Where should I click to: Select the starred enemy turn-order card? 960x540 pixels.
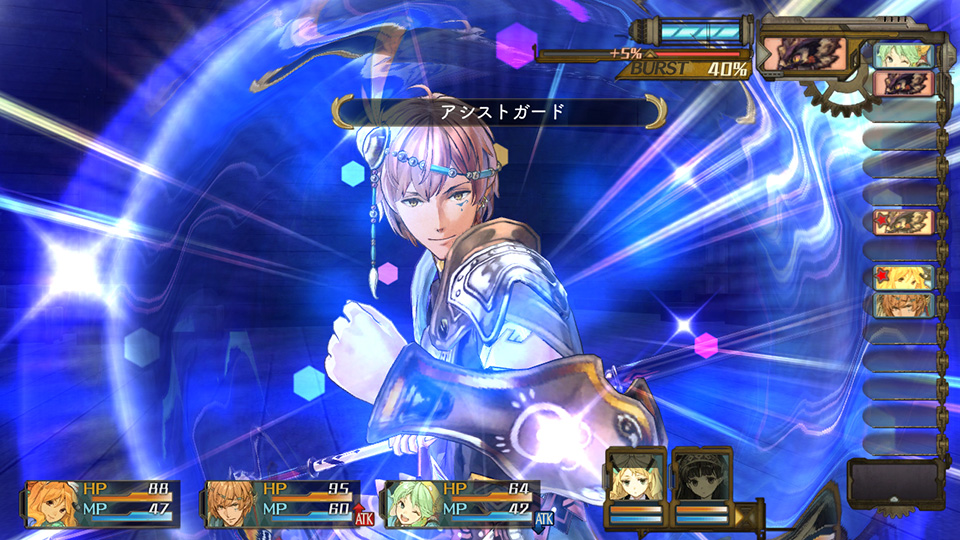[x=904, y=221]
